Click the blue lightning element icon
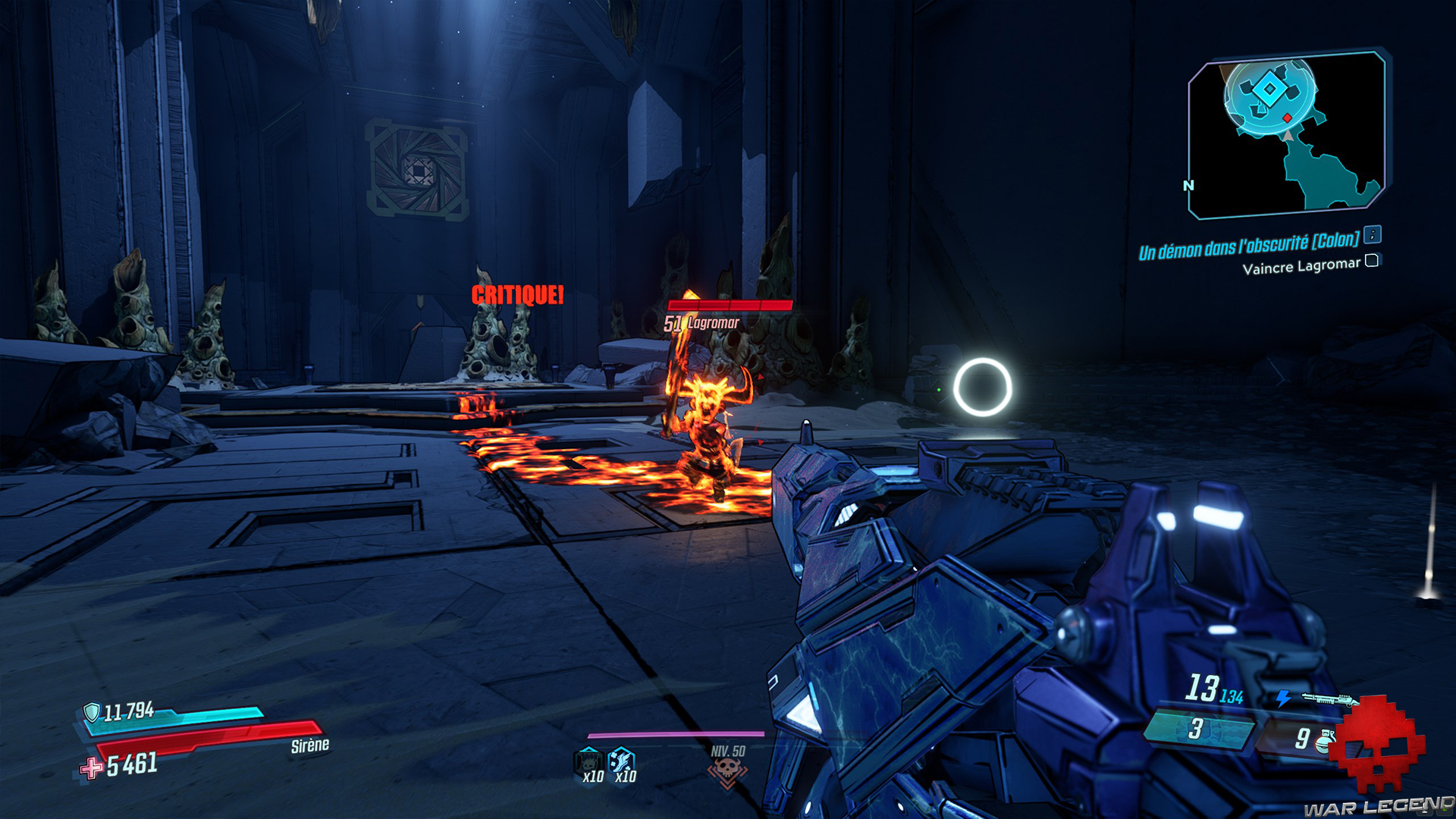The height and width of the screenshot is (819, 1456). tap(1284, 697)
